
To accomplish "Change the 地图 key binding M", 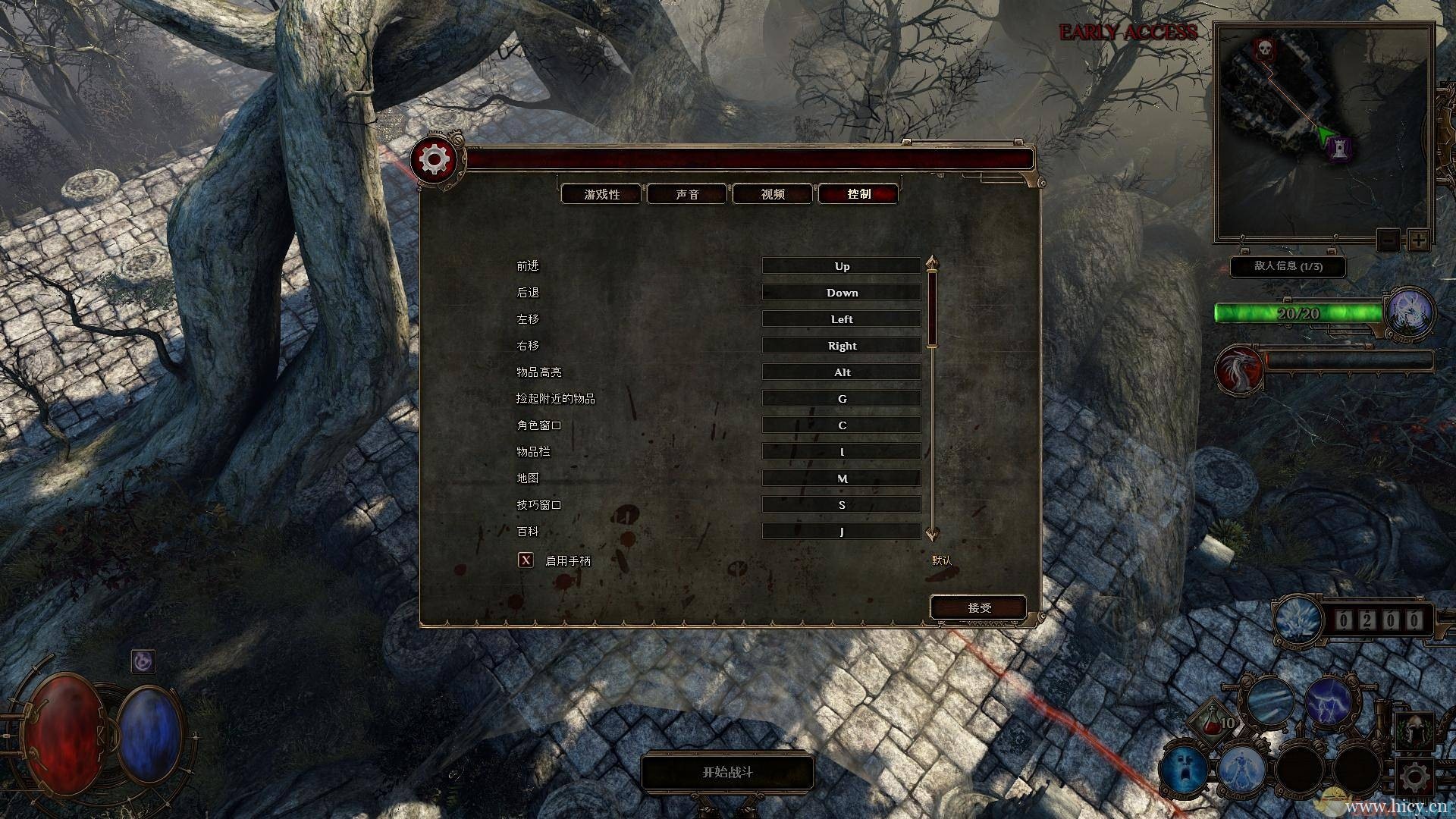I will [841, 479].
